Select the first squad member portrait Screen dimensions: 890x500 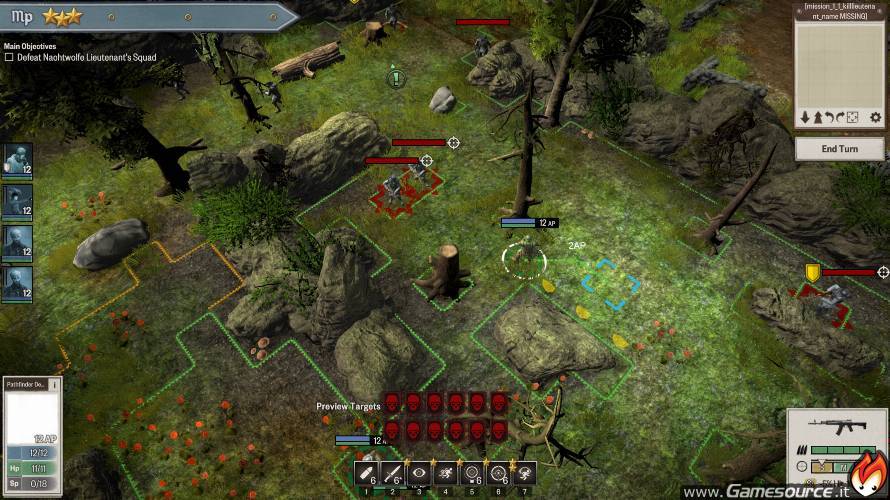tap(17, 160)
